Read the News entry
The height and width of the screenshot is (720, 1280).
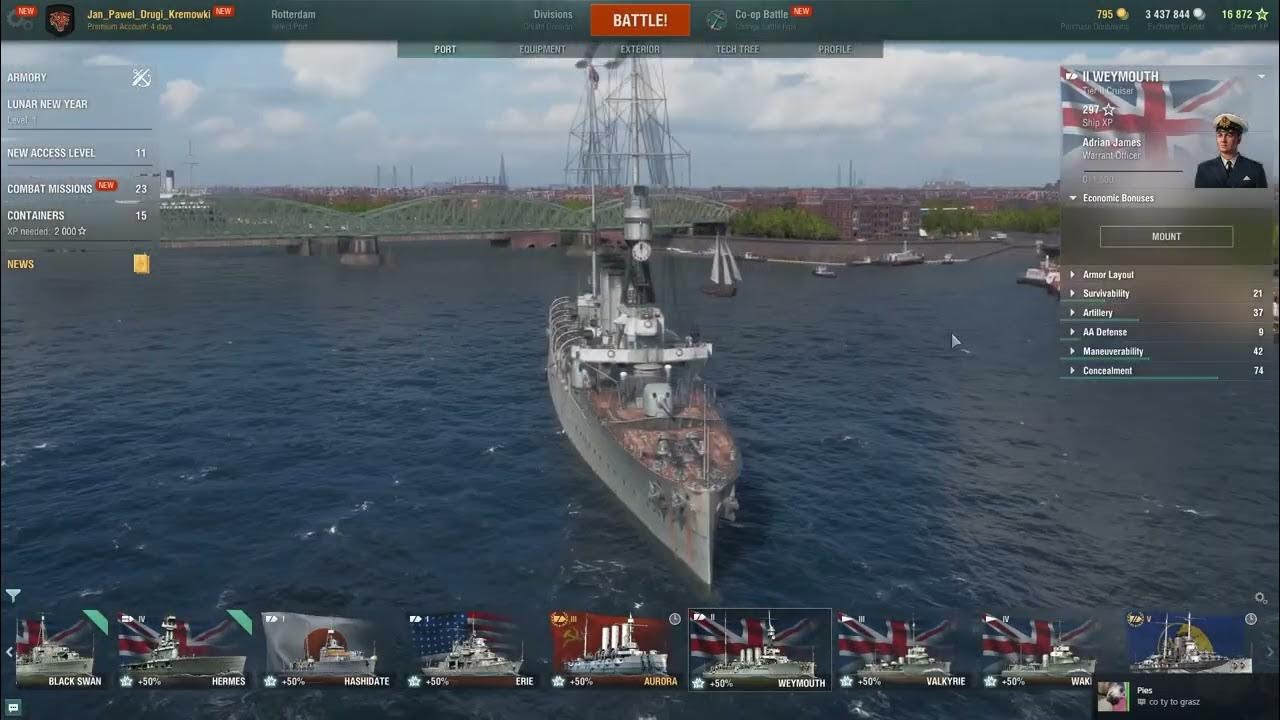21,264
